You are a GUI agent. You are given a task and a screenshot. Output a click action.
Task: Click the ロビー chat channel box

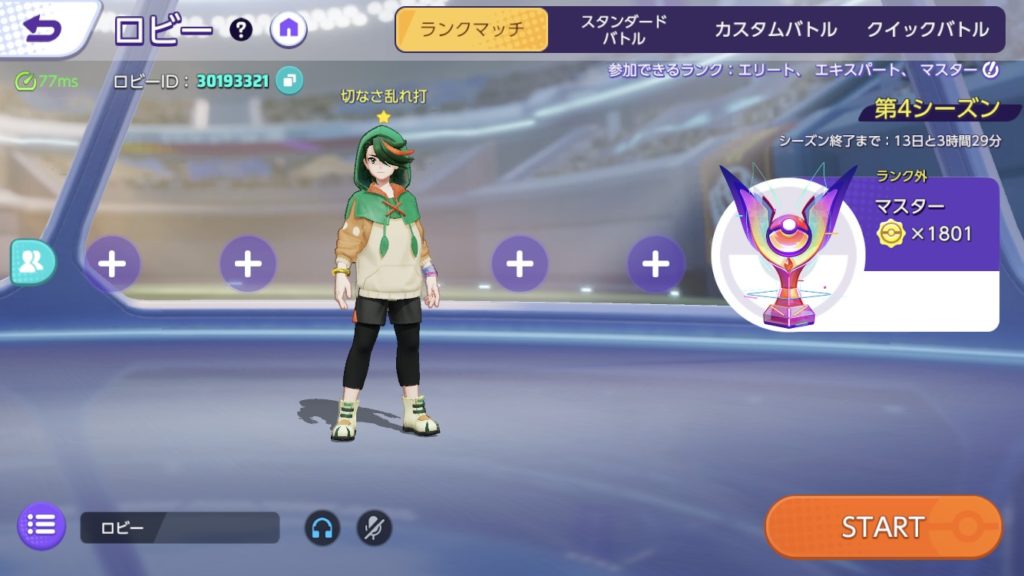point(179,527)
